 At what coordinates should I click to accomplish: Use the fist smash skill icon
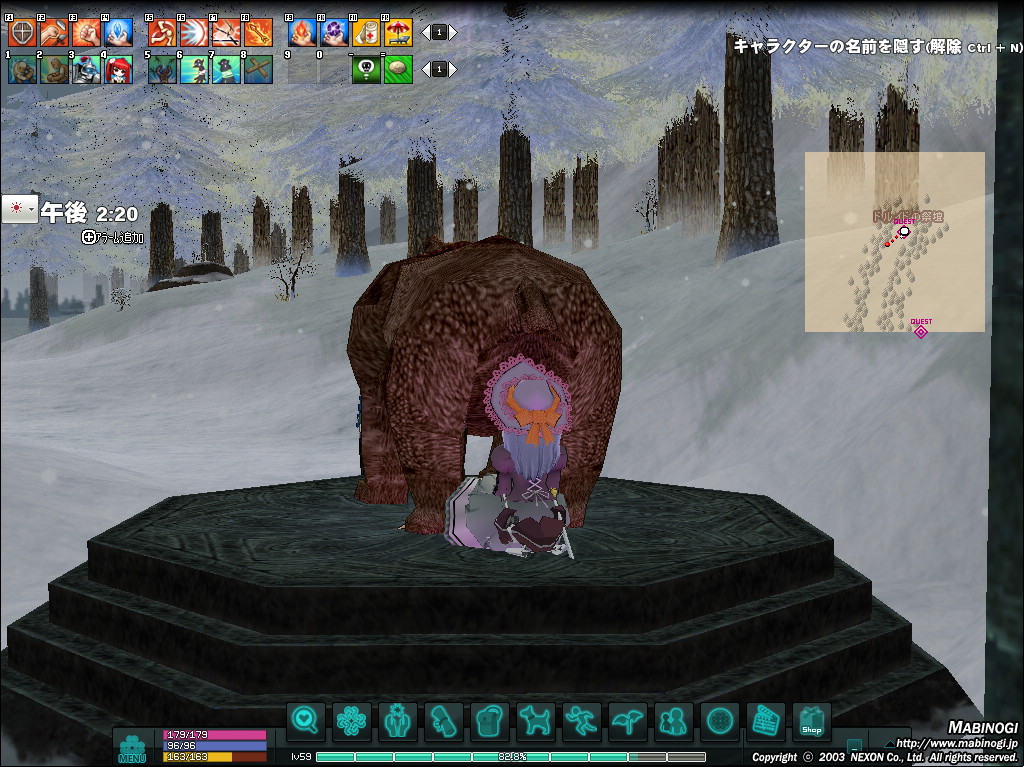pos(86,34)
